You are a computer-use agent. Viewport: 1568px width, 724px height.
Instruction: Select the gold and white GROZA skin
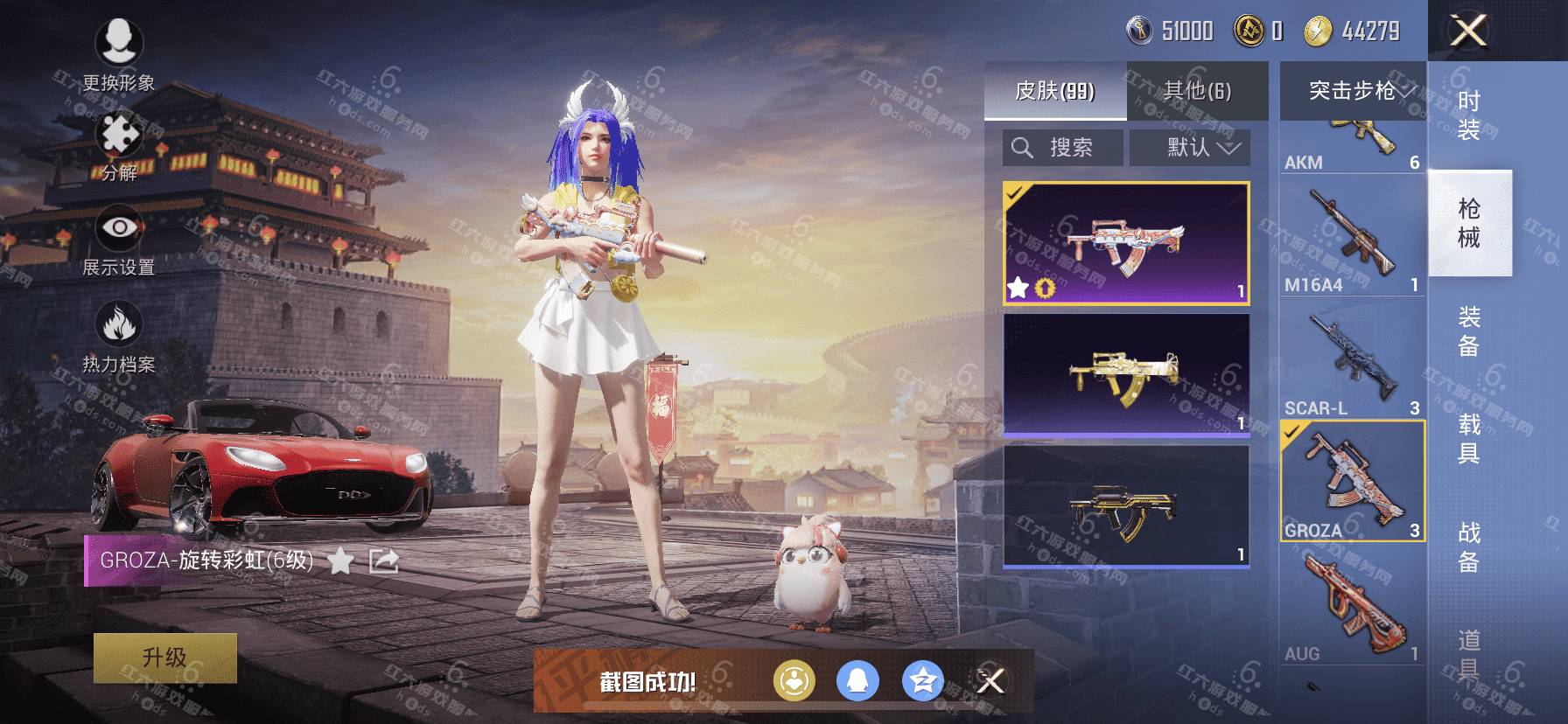pos(1126,374)
